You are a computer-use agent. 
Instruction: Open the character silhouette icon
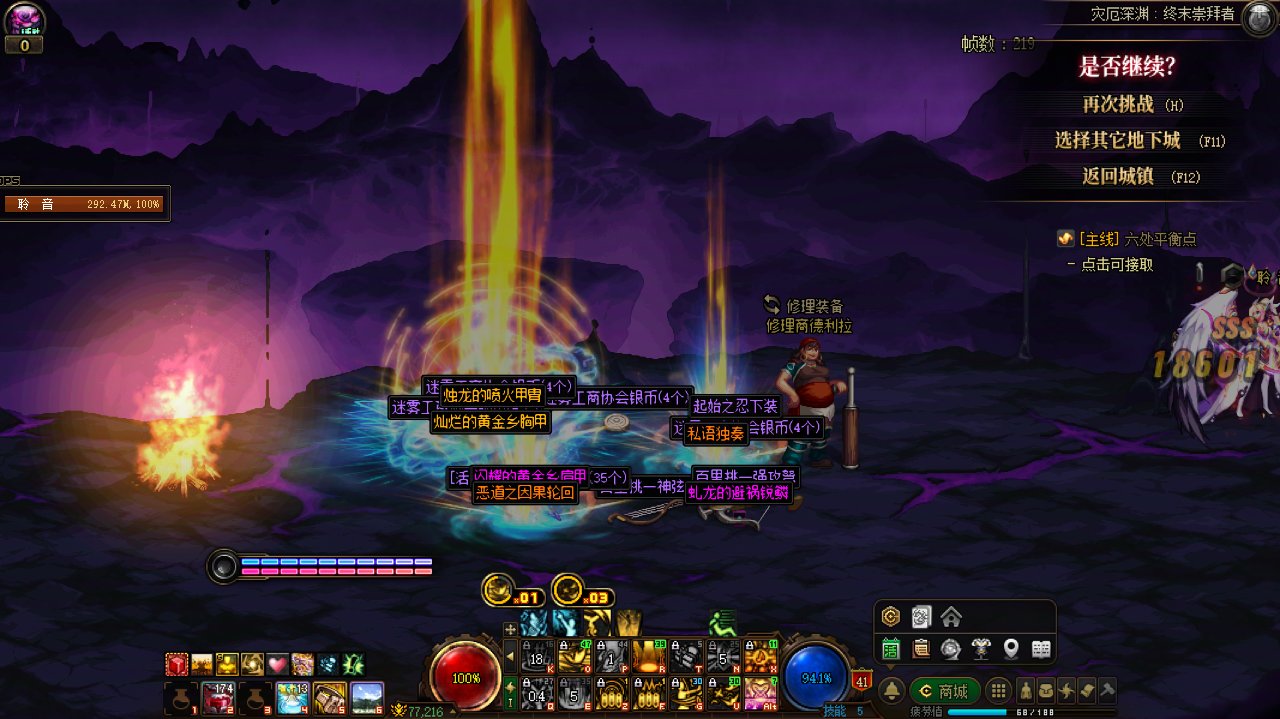[1026, 691]
